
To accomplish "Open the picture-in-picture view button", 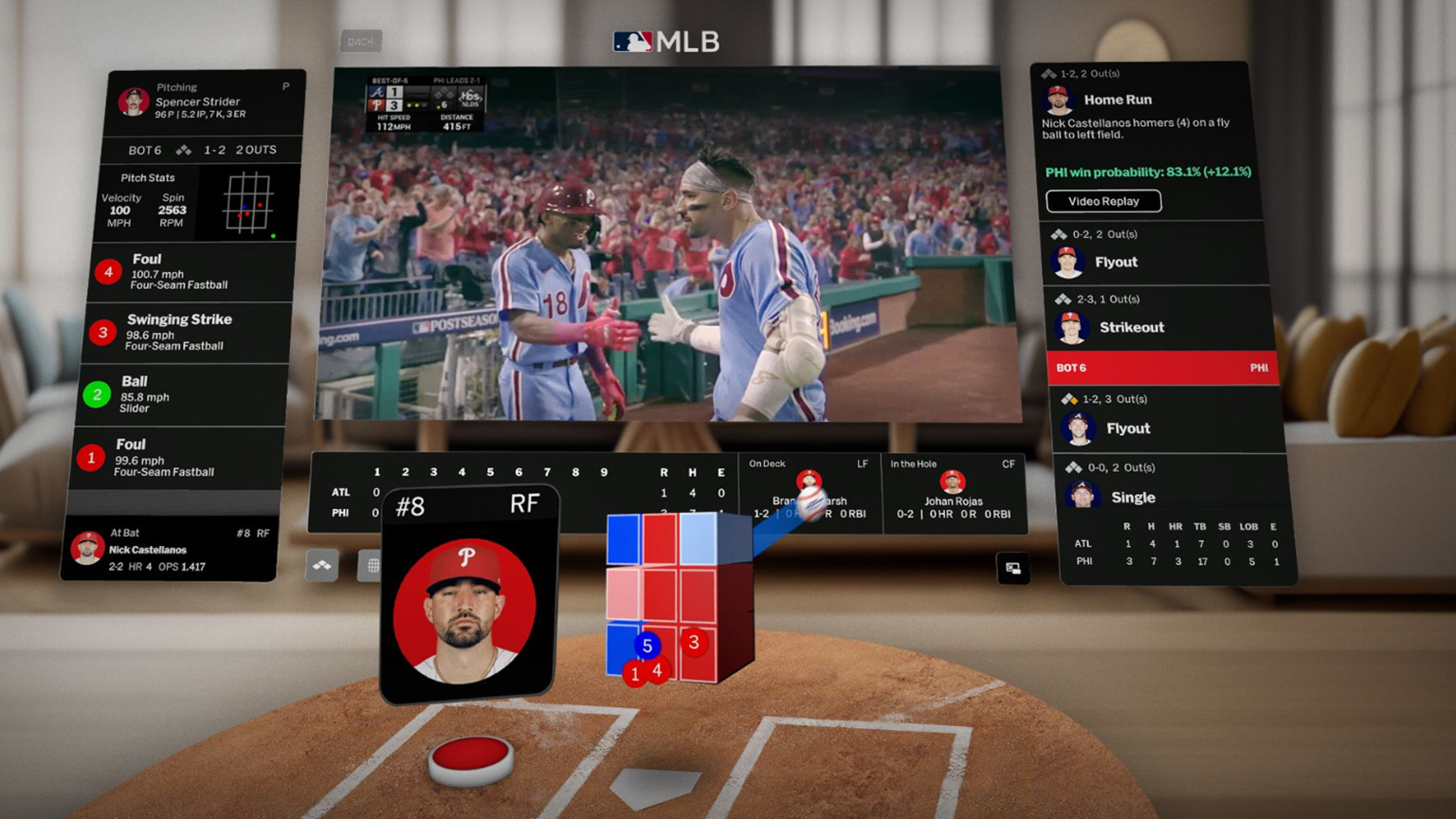I will pos(1012,568).
